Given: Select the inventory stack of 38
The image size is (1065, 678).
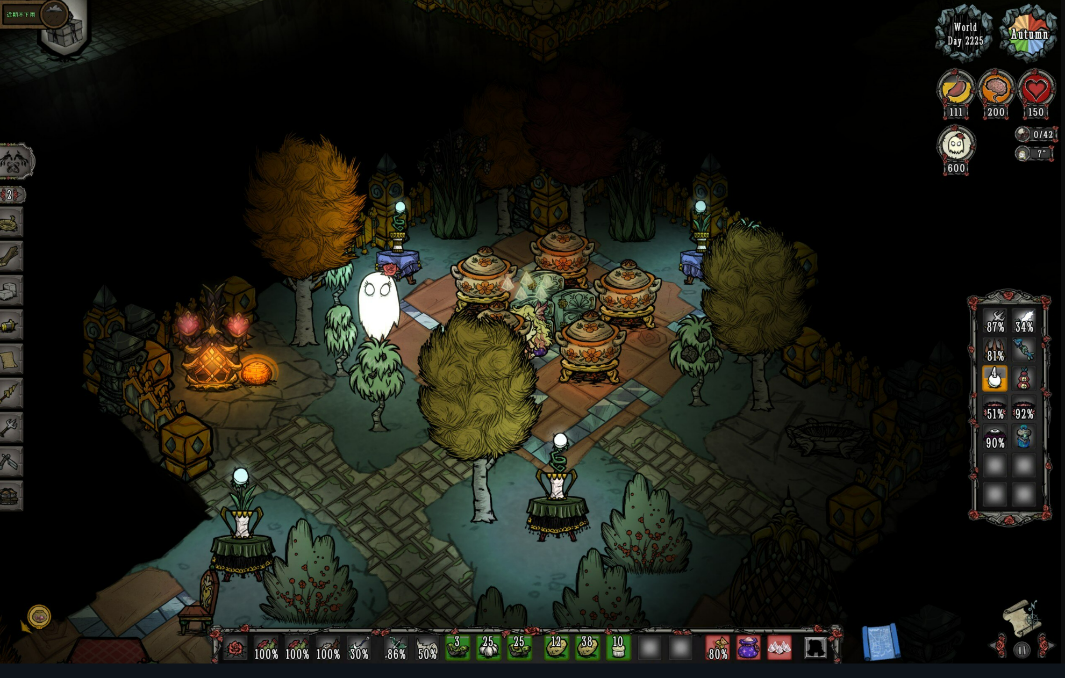Looking at the screenshot, I should (x=587, y=648).
